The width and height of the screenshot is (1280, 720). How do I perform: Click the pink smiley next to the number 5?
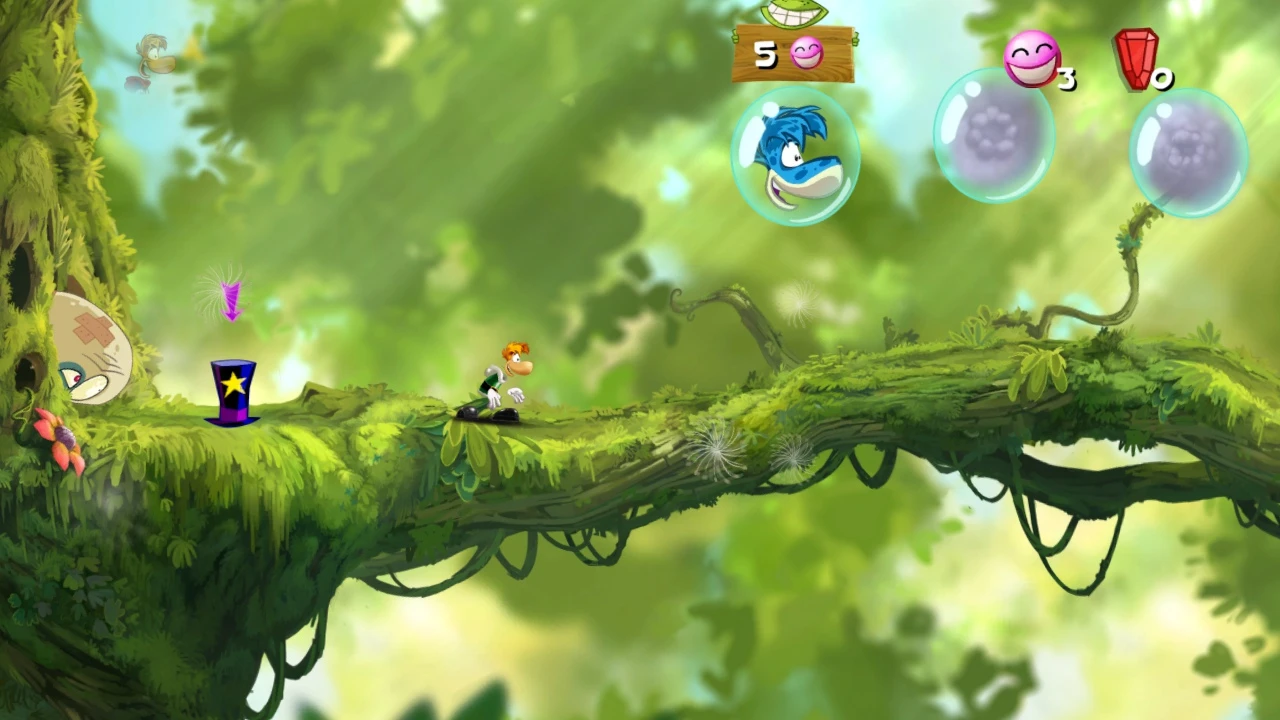[805, 55]
